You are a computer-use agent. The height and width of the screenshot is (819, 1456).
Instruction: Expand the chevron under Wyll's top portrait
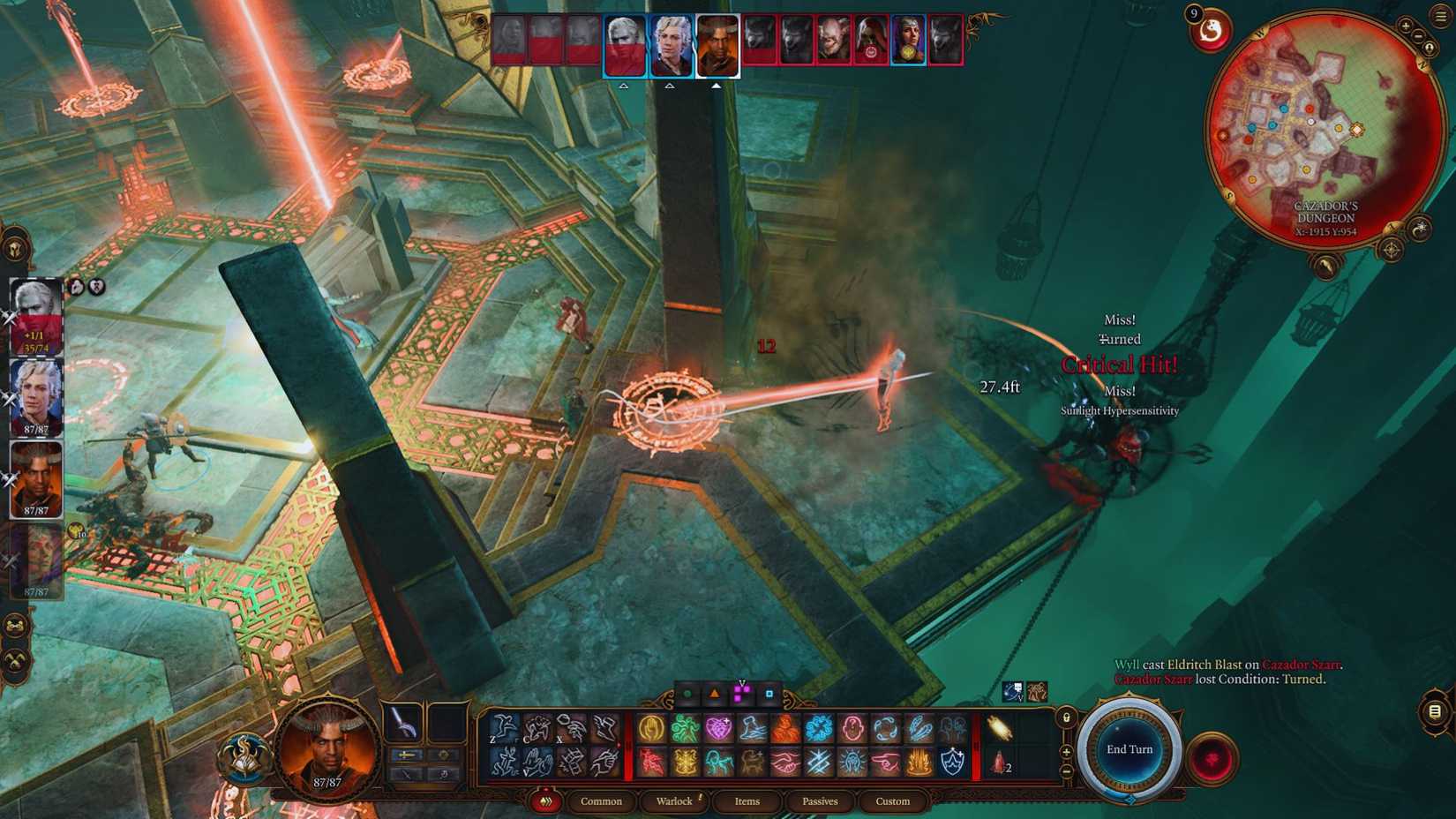point(716,86)
